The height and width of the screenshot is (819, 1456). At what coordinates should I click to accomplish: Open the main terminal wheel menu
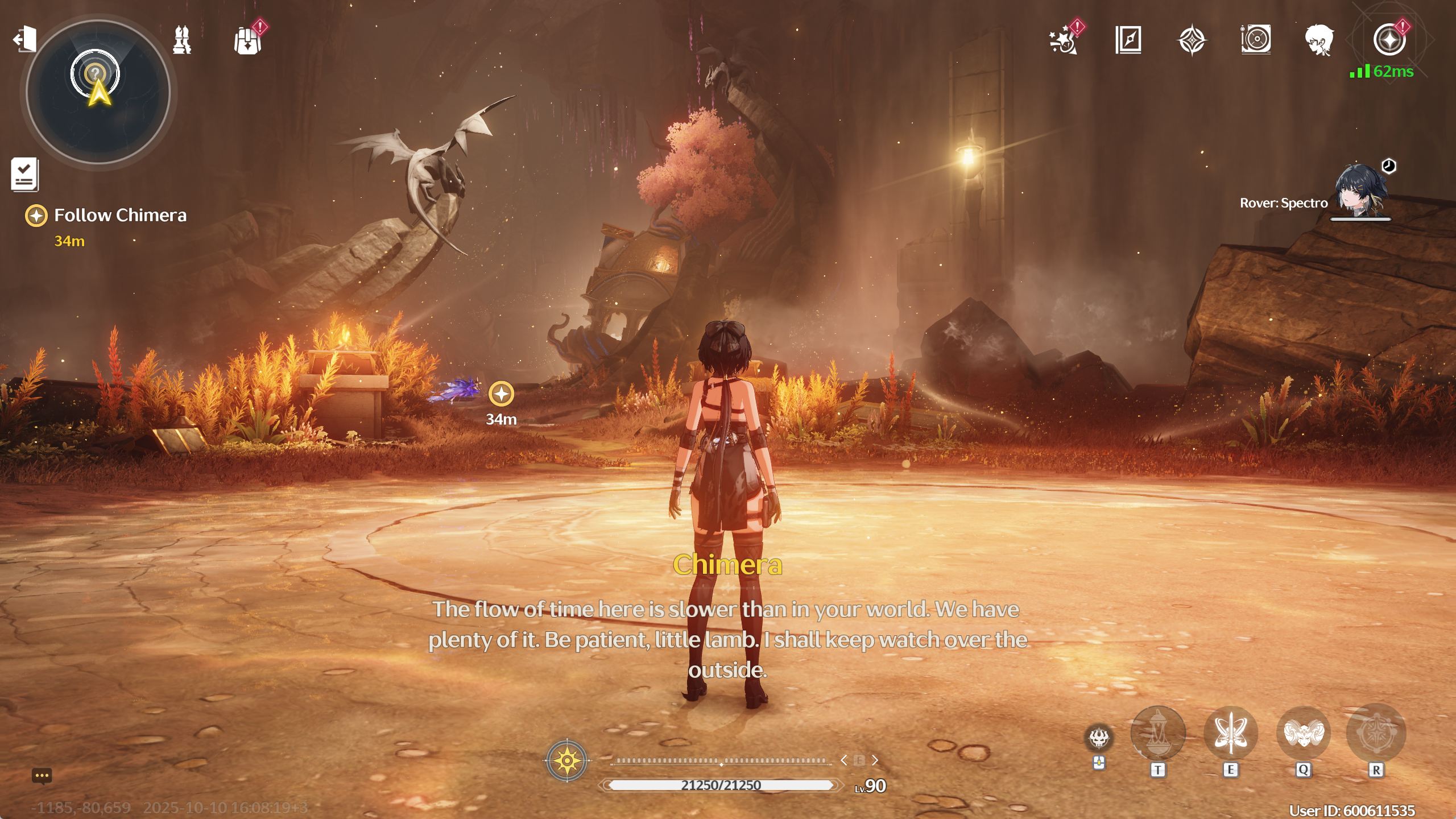(x=1389, y=40)
